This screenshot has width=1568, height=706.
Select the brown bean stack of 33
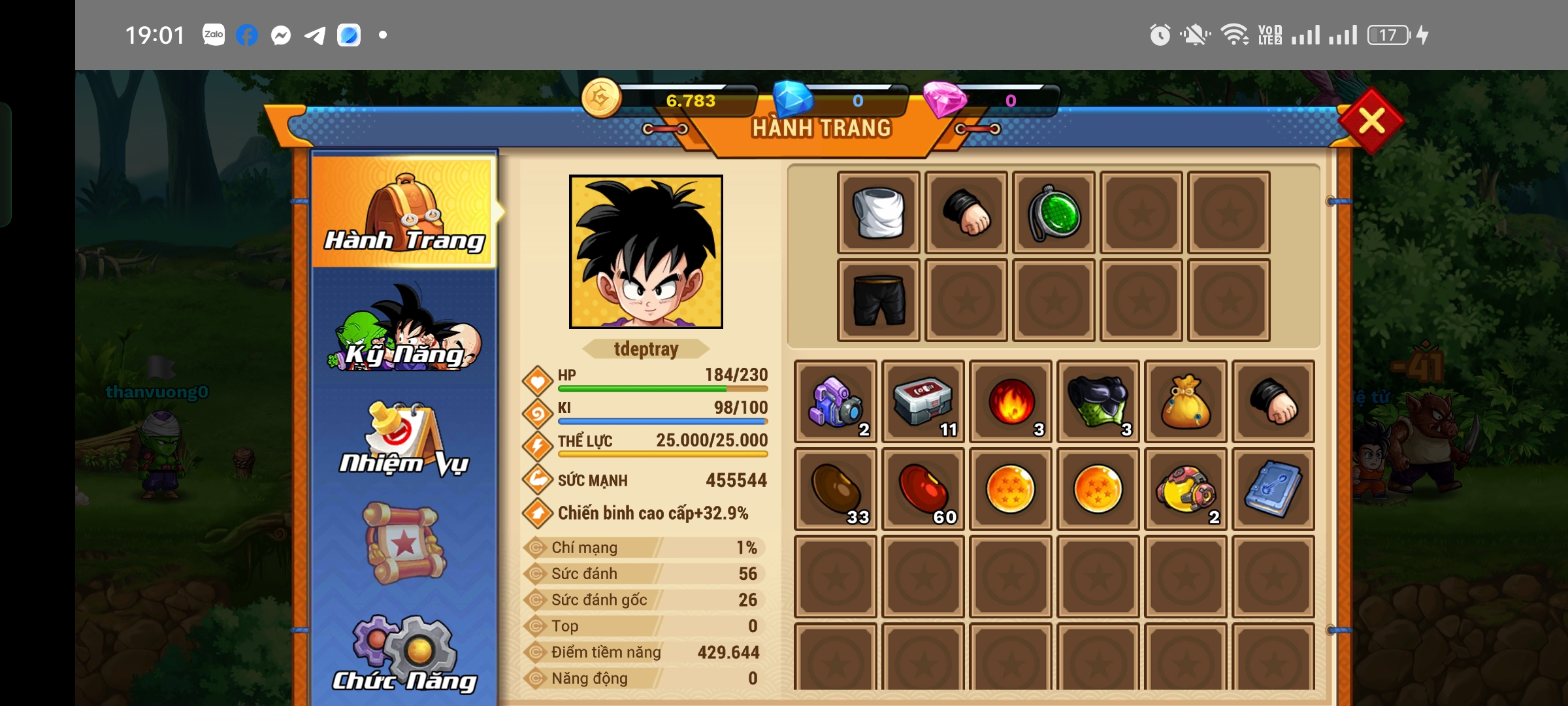click(836, 490)
